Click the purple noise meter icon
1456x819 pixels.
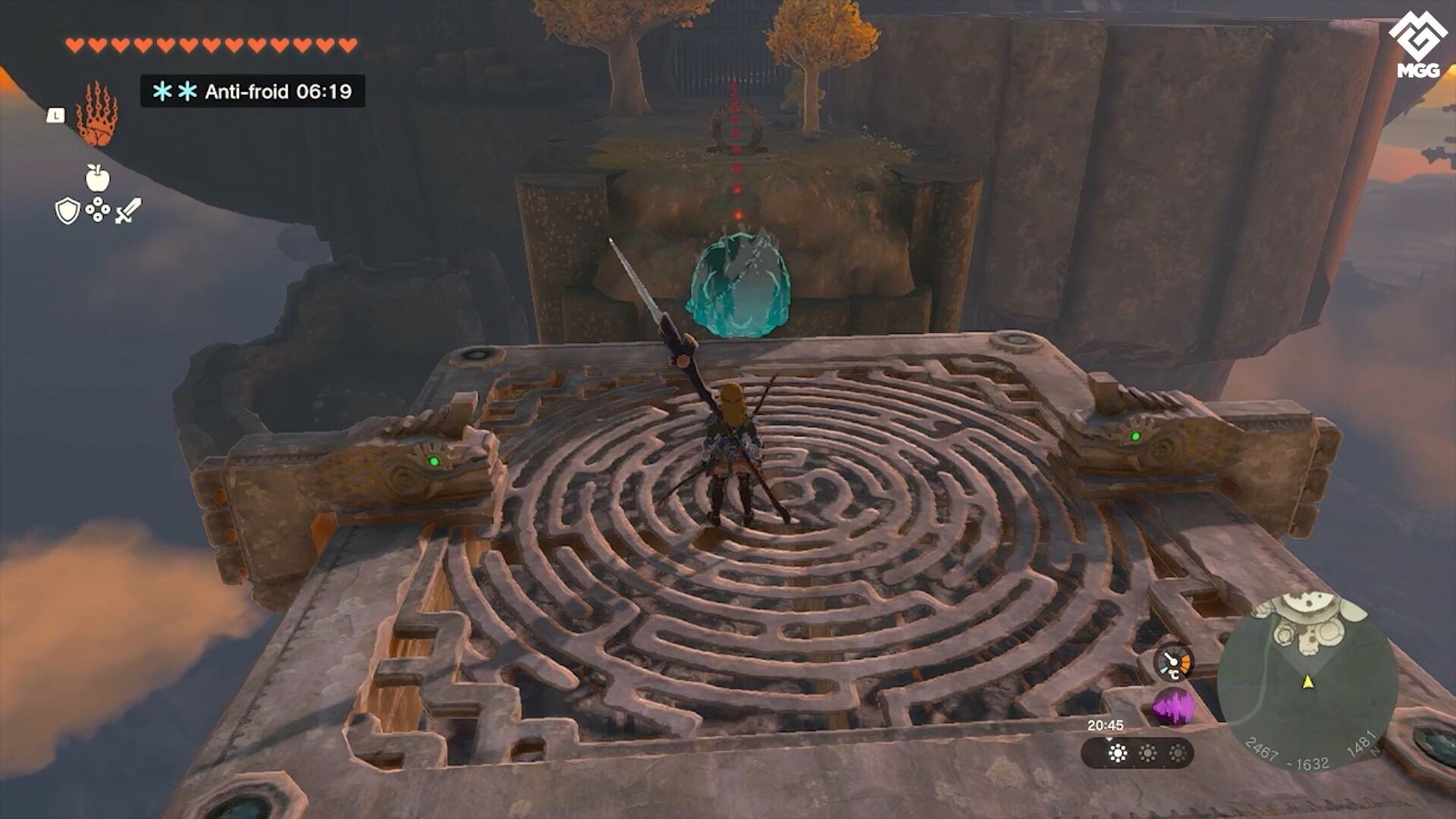1173,708
